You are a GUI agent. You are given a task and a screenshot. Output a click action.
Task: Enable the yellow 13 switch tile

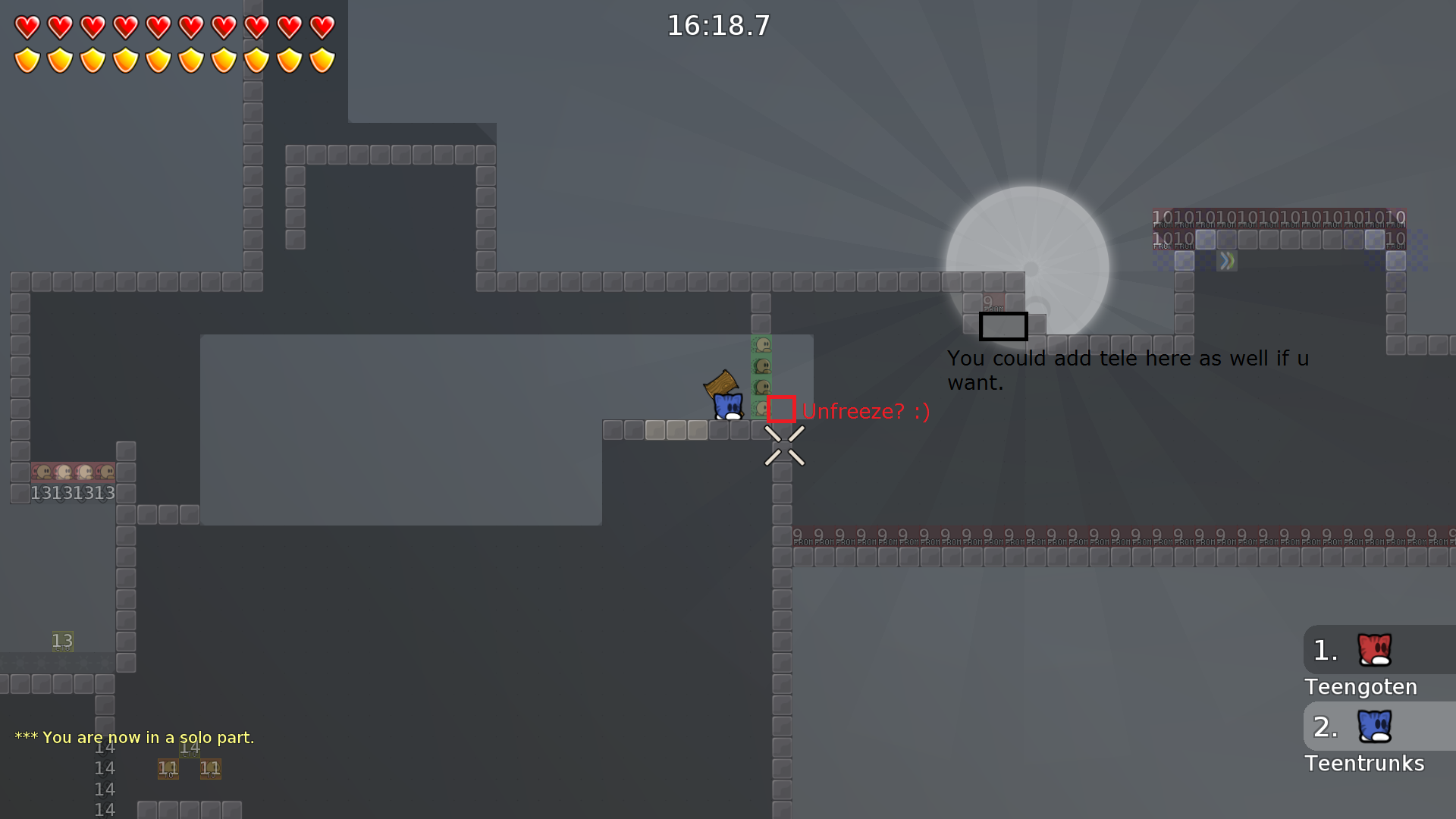coord(63,642)
